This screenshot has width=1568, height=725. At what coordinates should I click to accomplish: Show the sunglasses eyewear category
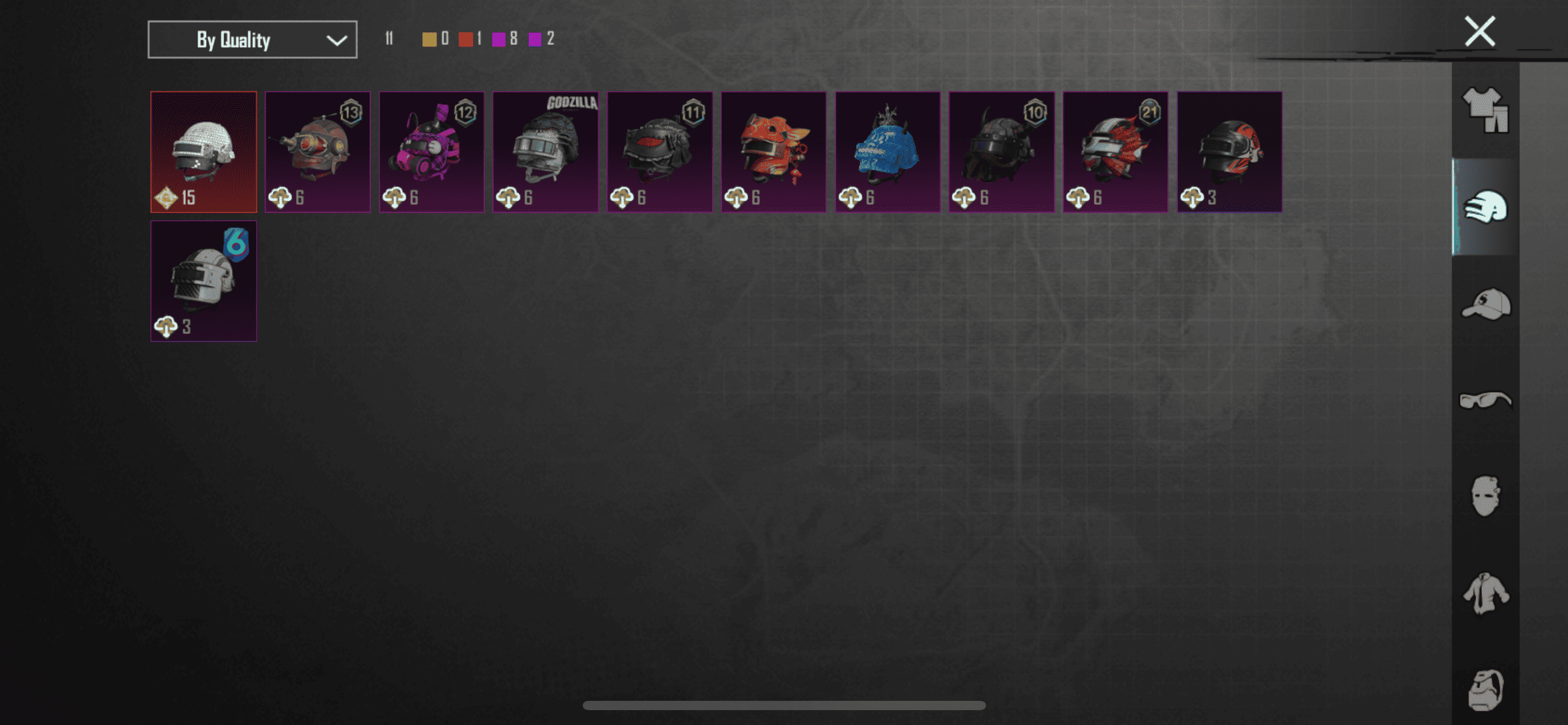coord(1485,400)
